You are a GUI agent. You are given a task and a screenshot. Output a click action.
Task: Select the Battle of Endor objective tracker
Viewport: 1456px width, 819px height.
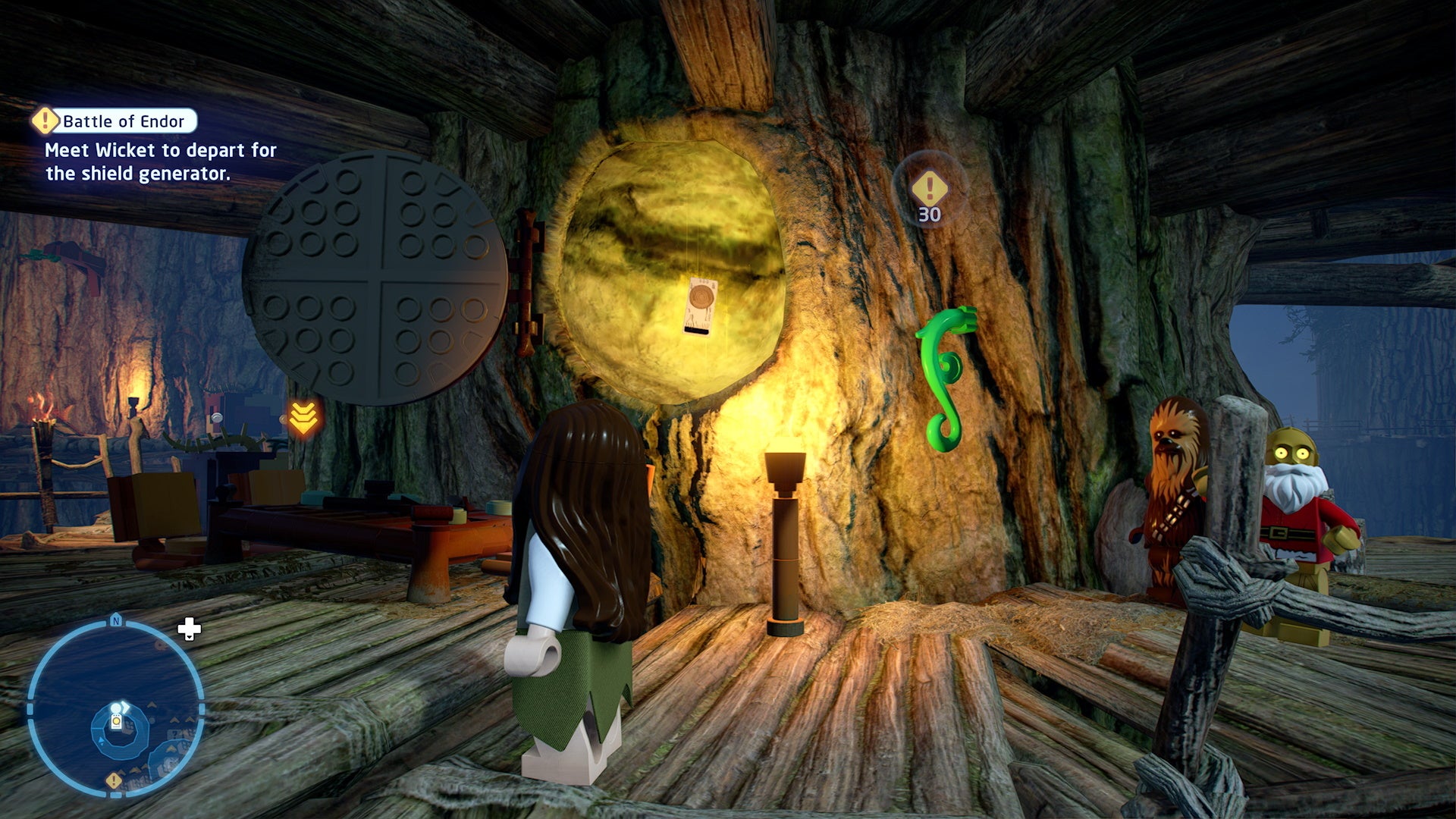coord(115,121)
